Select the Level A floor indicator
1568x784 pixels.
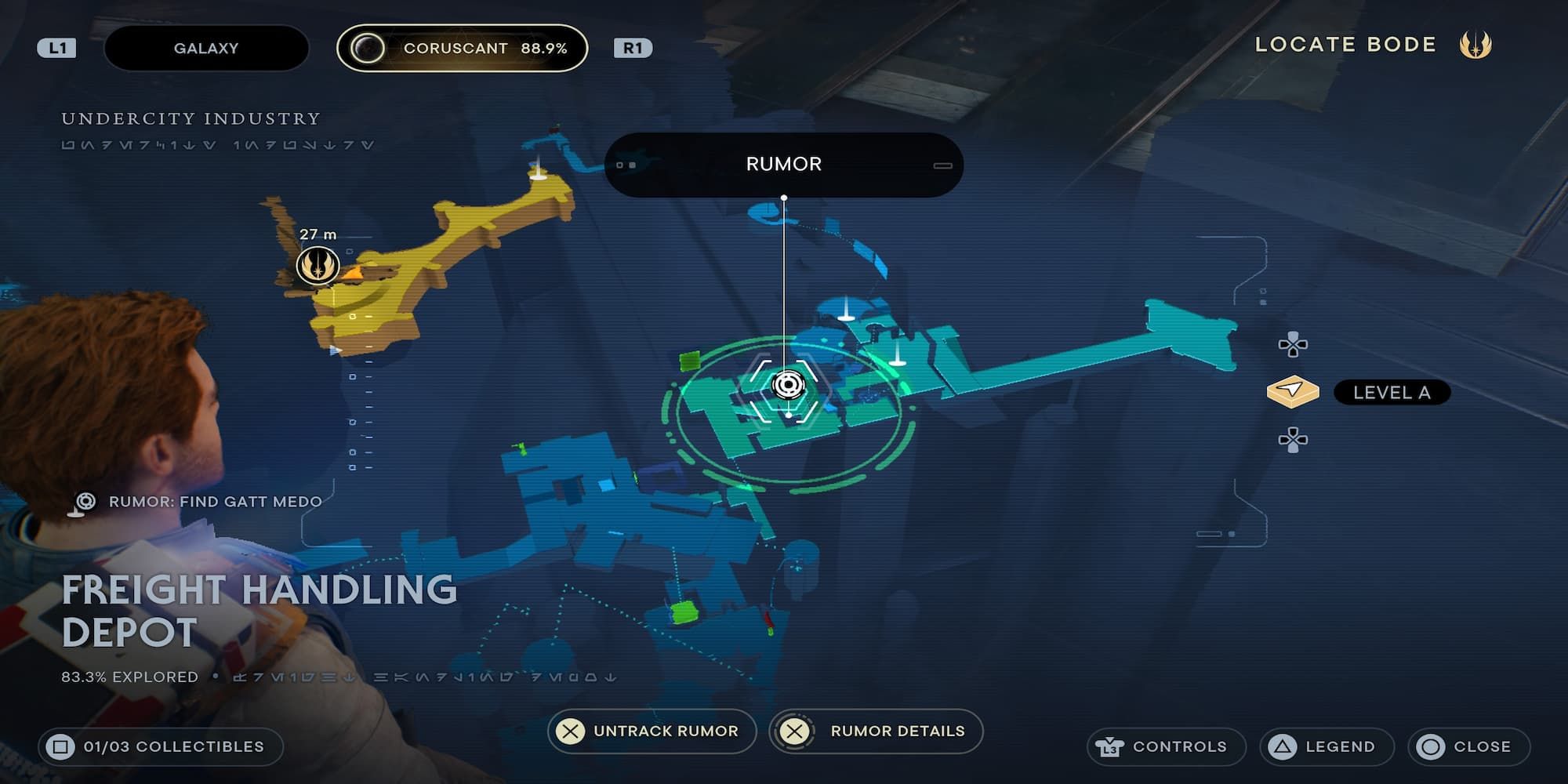coord(1391,392)
